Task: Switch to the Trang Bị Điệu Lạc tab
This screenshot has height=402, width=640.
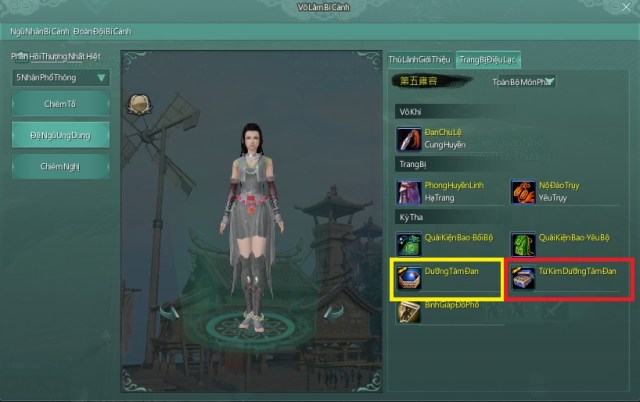Action: coord(488,60)
